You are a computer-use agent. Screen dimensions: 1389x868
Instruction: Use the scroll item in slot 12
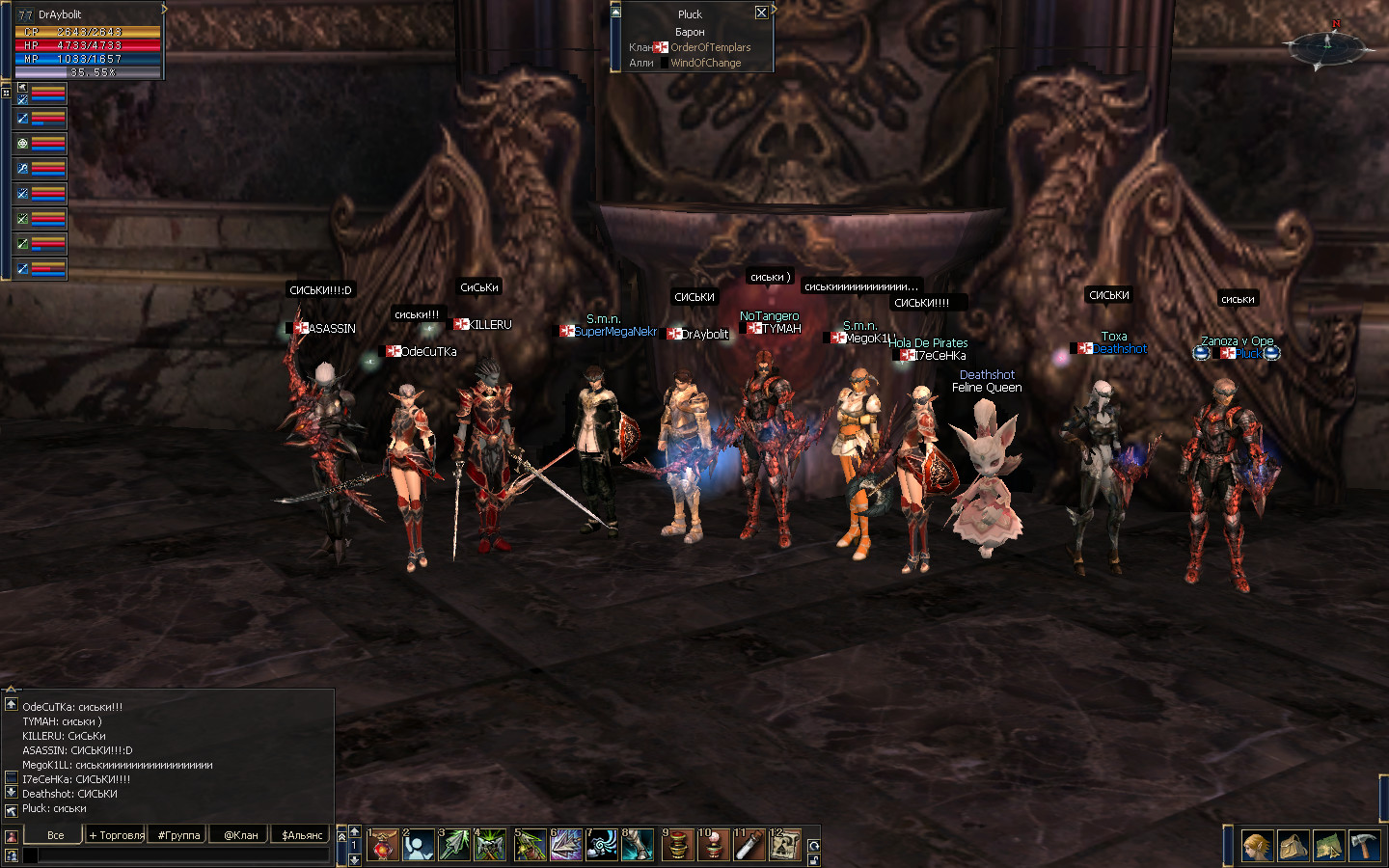(785, 846)
